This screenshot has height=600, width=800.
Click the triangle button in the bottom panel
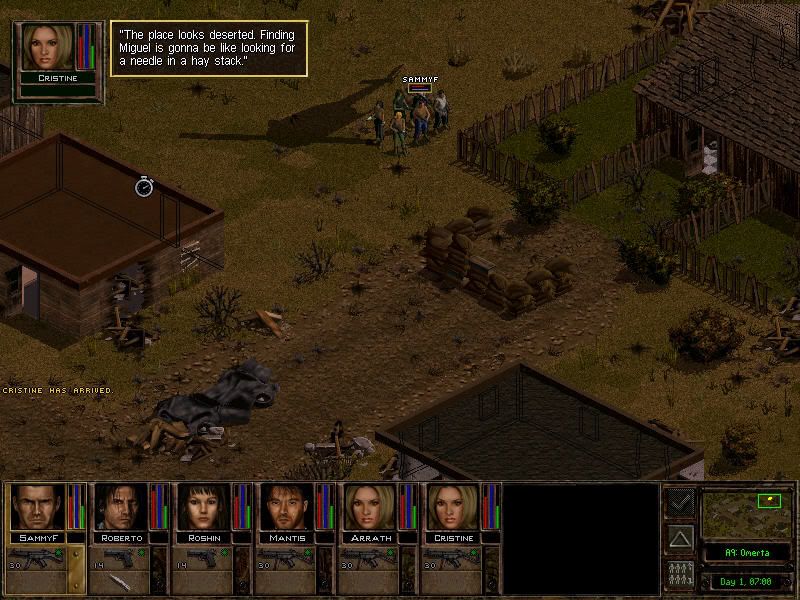[x=681, y=539]
